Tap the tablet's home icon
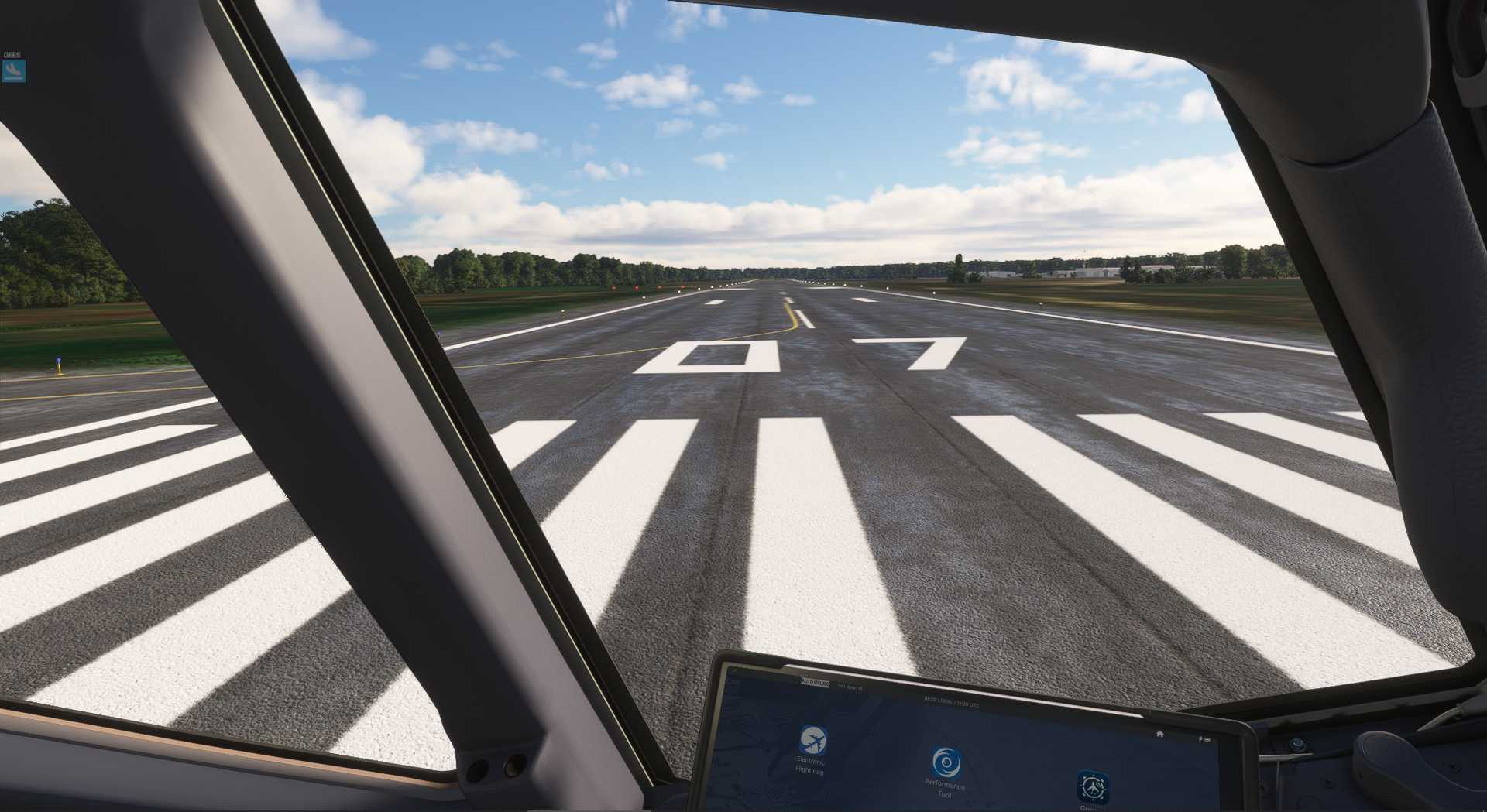 pyautogui.click(x=1159, y=734)
